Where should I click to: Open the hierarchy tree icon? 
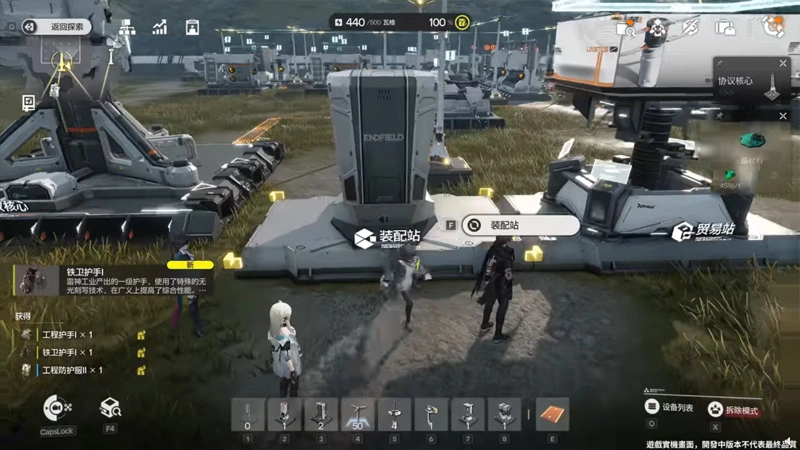pyautogui.click(x=128, y=27)
